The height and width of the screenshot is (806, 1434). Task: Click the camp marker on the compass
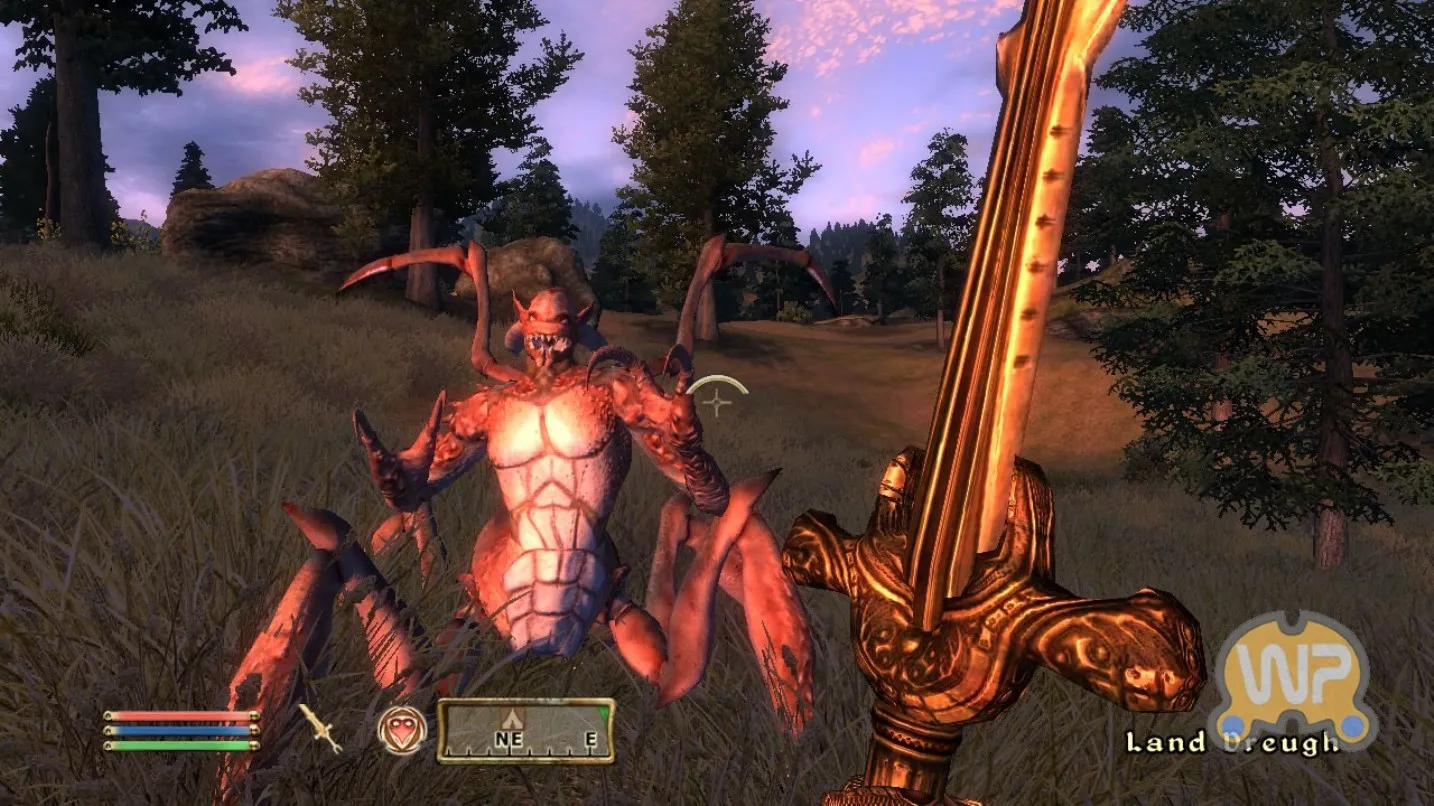pyautogui.click(x=514, y=718)
